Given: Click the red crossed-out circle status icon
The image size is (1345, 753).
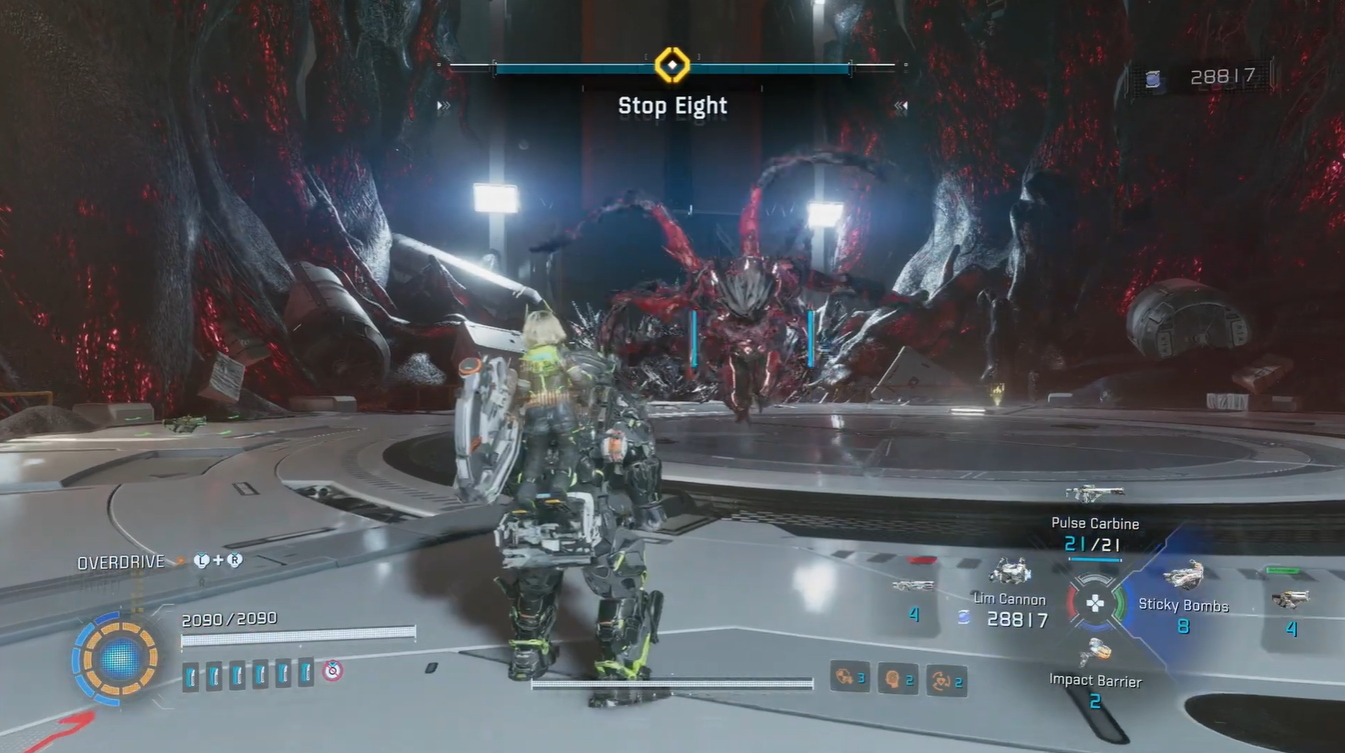Looking at the screenshot, I should [x=333, y=671].
